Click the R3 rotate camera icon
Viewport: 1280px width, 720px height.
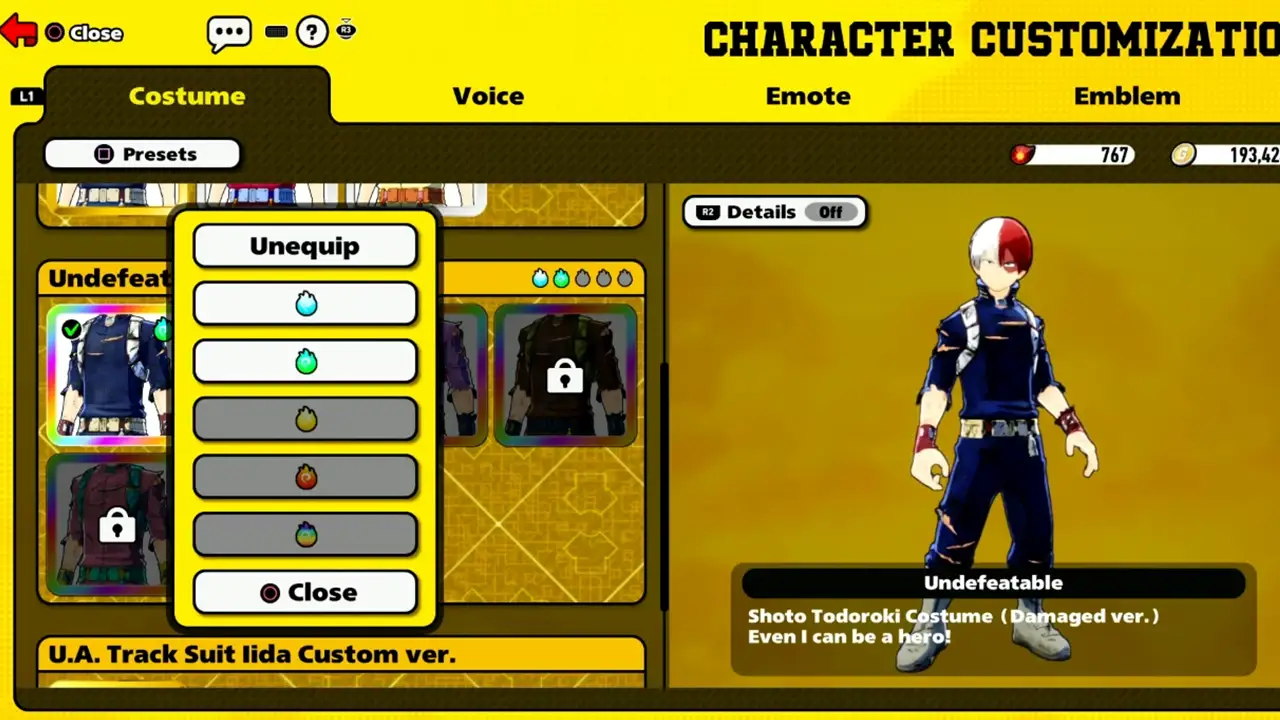(x=346, y=30)
